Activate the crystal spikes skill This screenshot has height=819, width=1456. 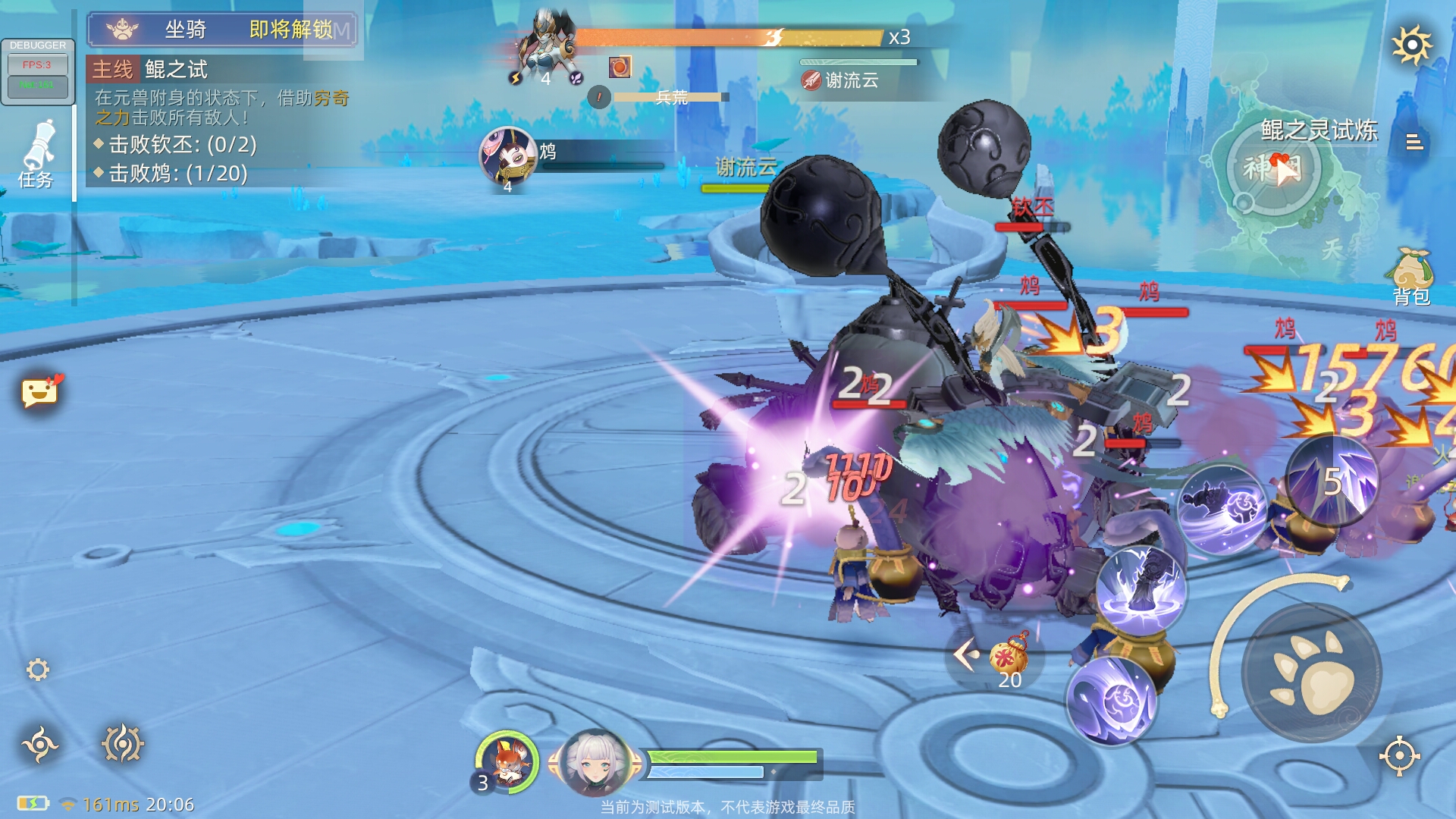(x=1332, y=481)
